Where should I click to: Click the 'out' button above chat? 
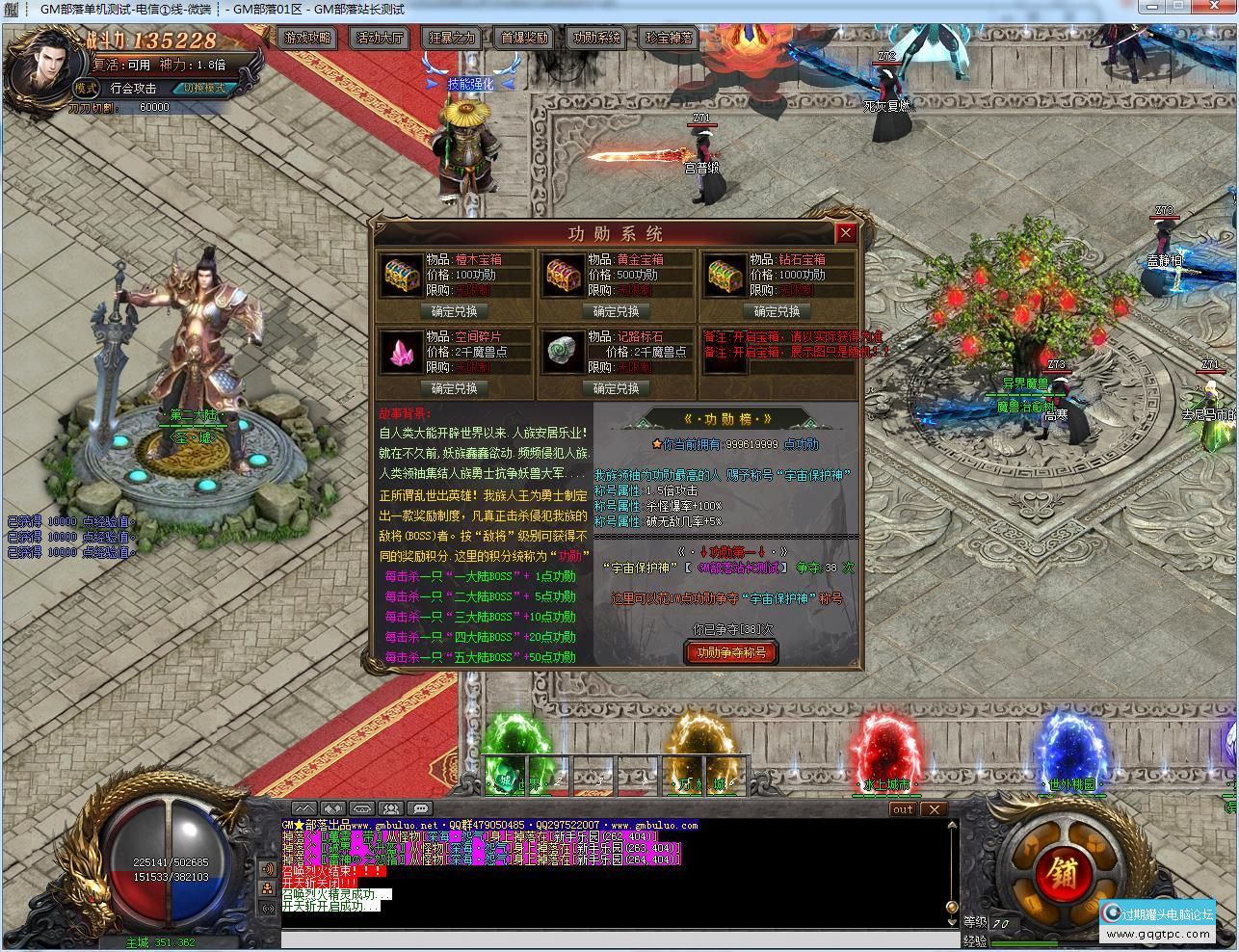(902, 809)
